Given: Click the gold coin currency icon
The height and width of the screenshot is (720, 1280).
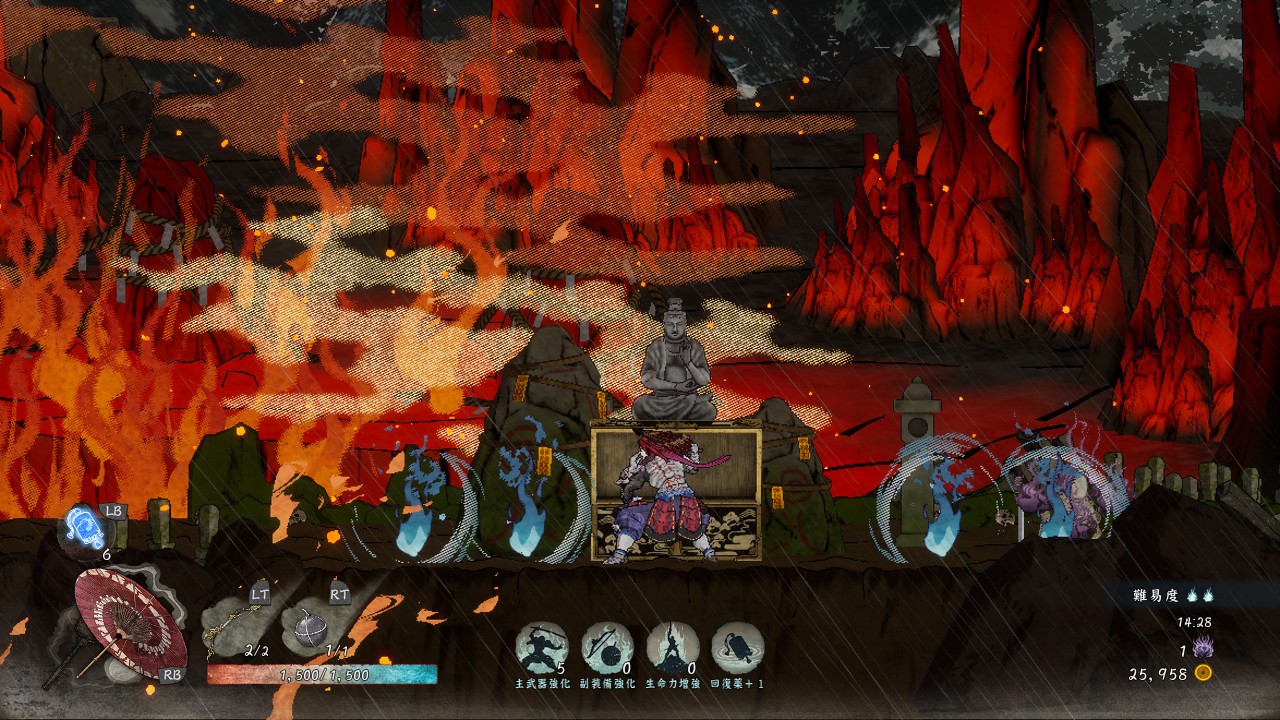Looking at the screenshot, I should [1203, 674].
